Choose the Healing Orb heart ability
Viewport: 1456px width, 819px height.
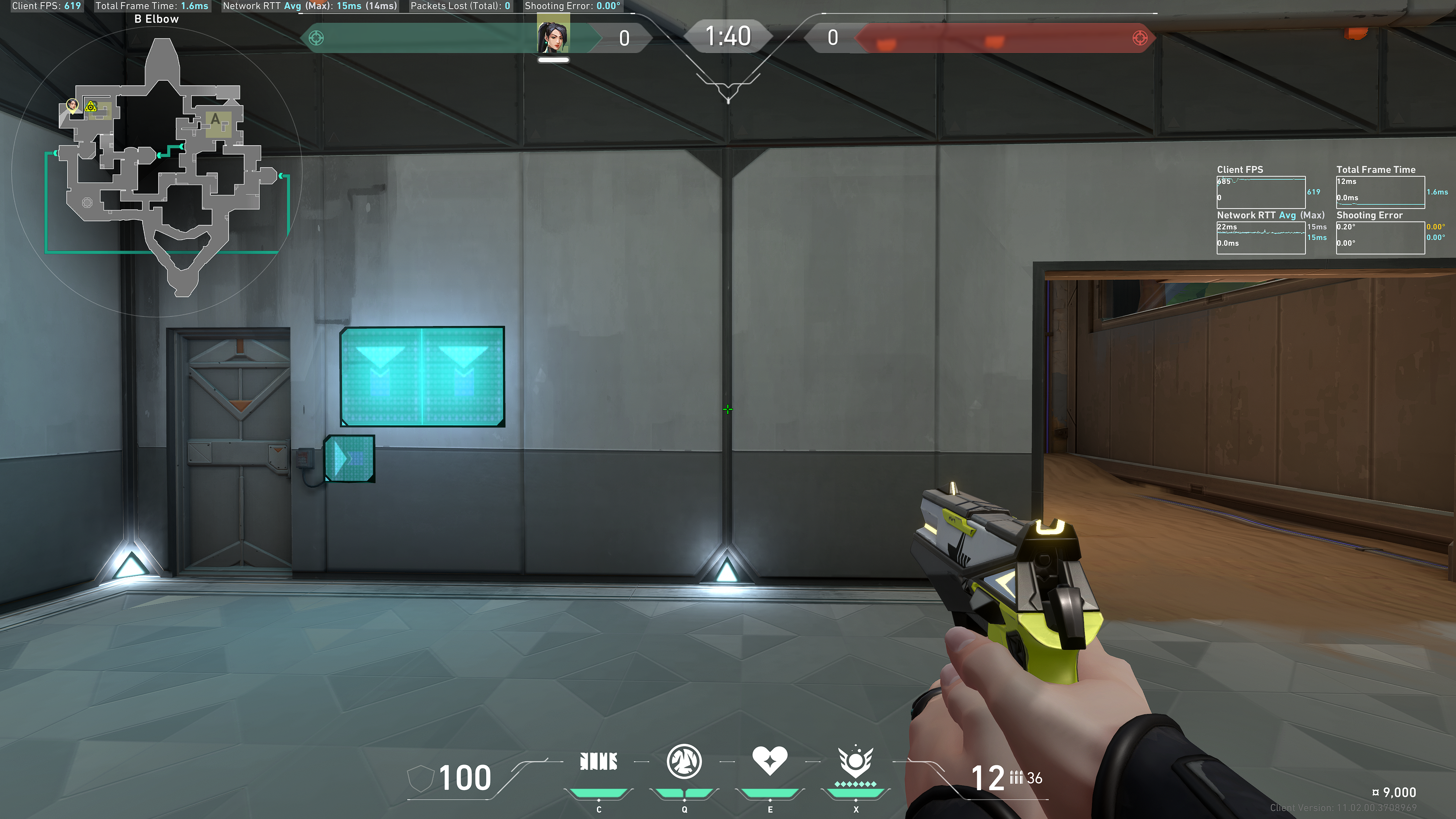point(769,760)
